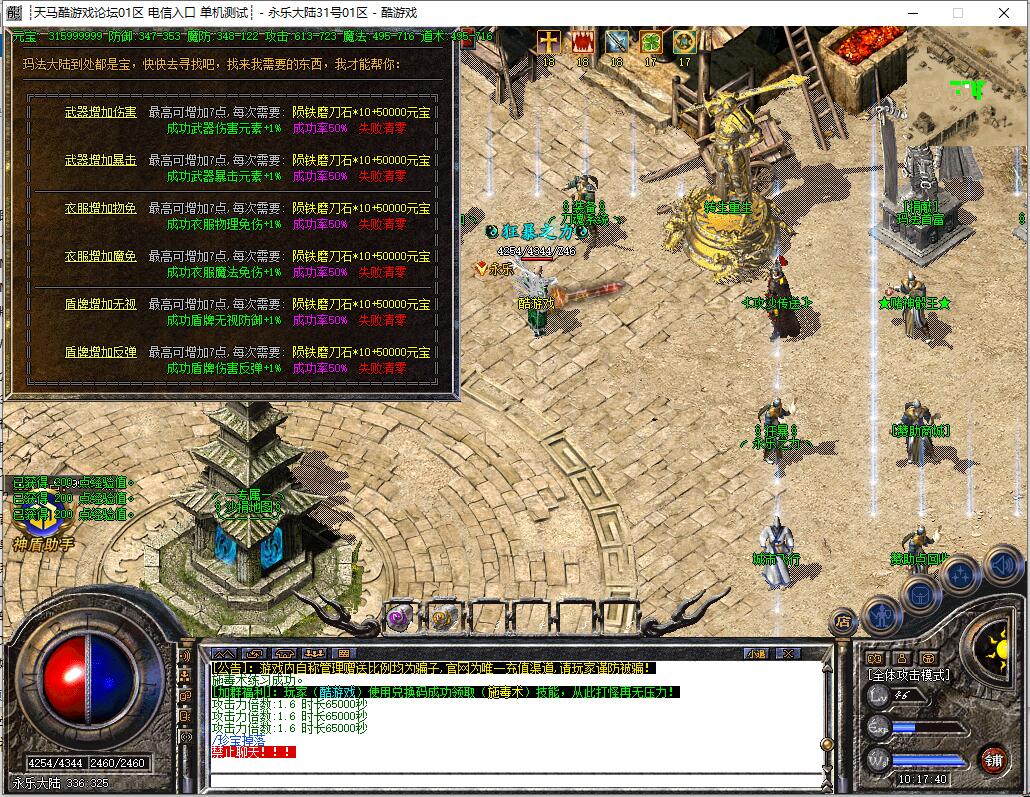1030x797 pixels.
Task: Open the round red 铺 stall button
Action: pyautogui.click(x=992, y=759)
